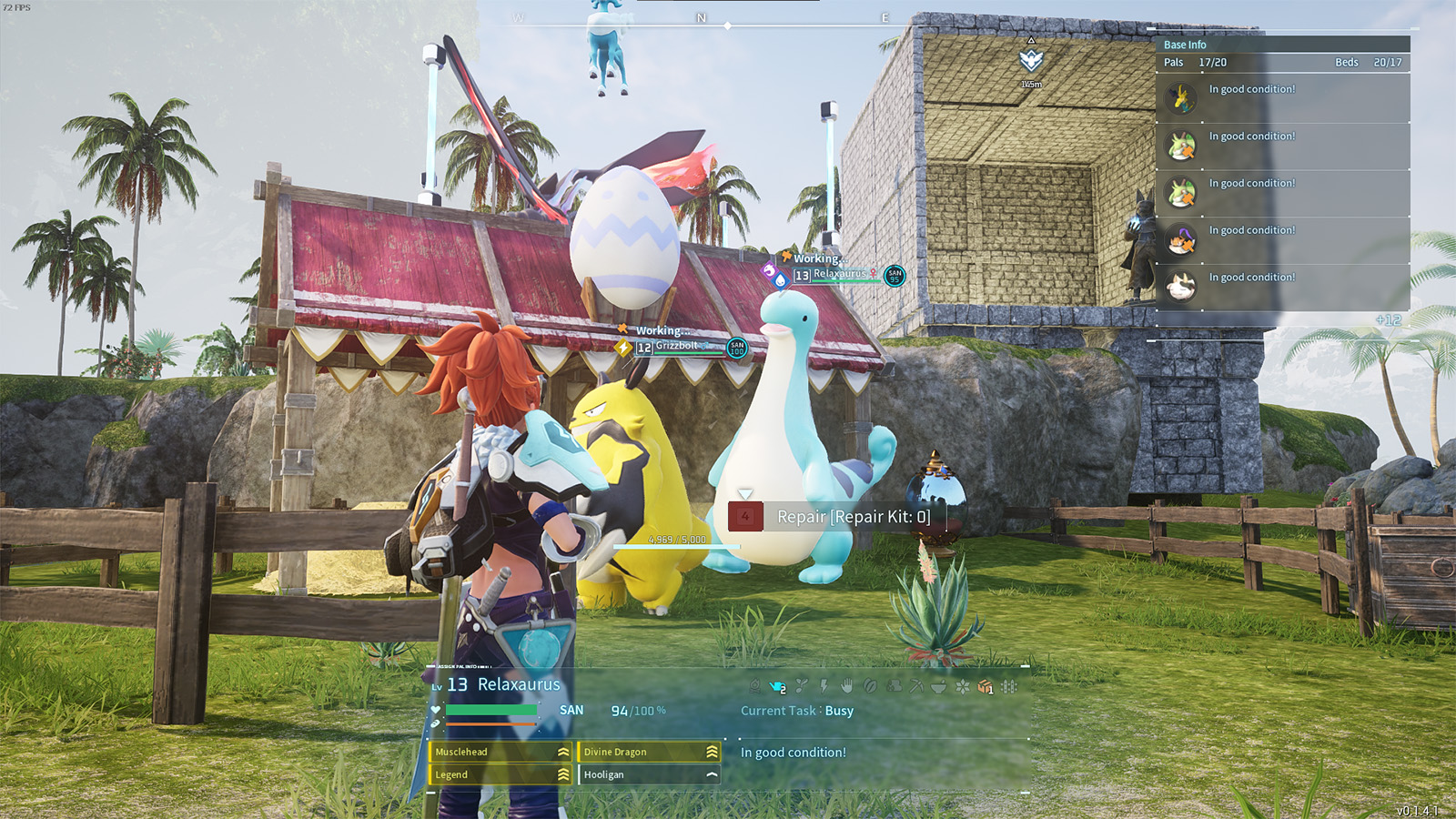The image size is (1456, 819).
Task: Expand the +12 remaining pals list
Action: (1389, 320)
